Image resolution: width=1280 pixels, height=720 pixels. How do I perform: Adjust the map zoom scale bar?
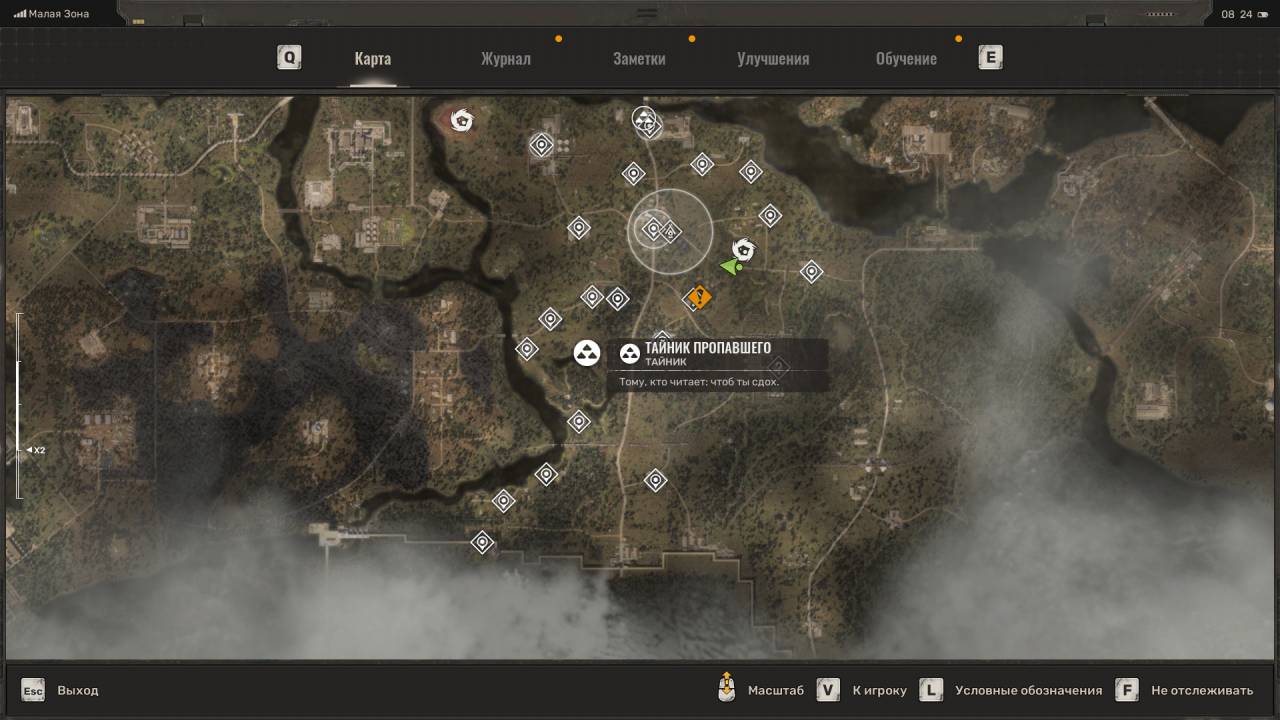click(x=18, y=405)
